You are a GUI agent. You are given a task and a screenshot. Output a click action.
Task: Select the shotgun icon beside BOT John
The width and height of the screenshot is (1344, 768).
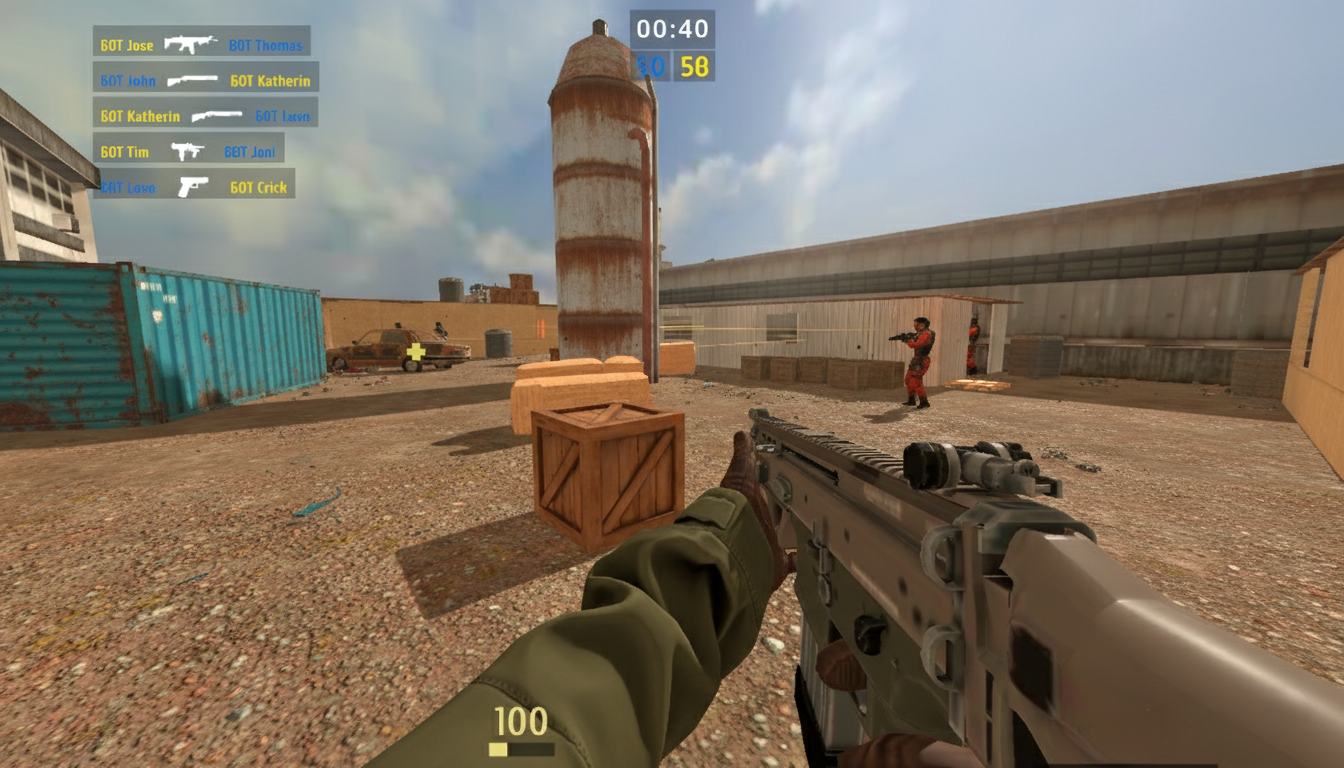click(192, 80)
